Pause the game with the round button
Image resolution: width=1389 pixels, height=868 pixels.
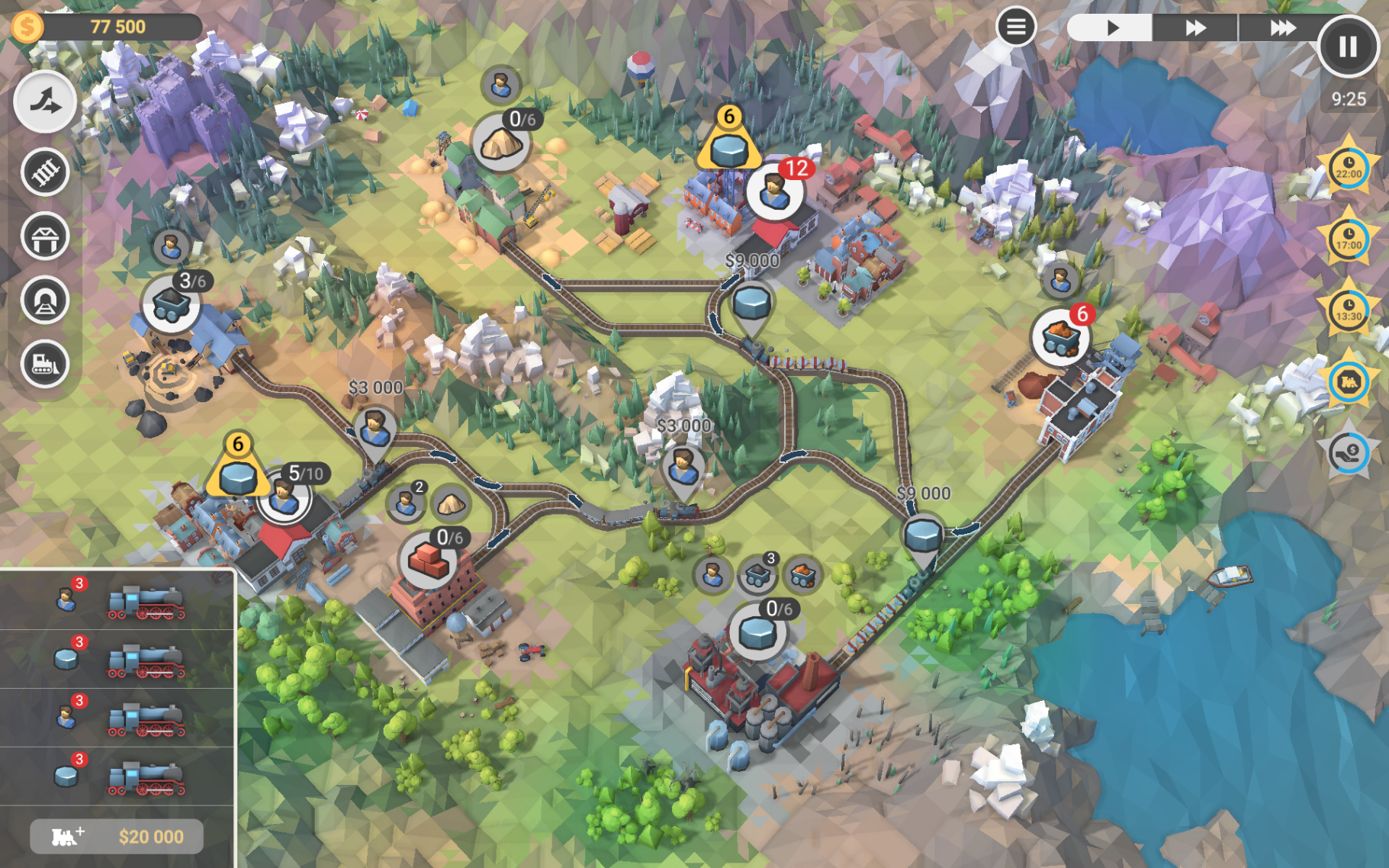1348,47
